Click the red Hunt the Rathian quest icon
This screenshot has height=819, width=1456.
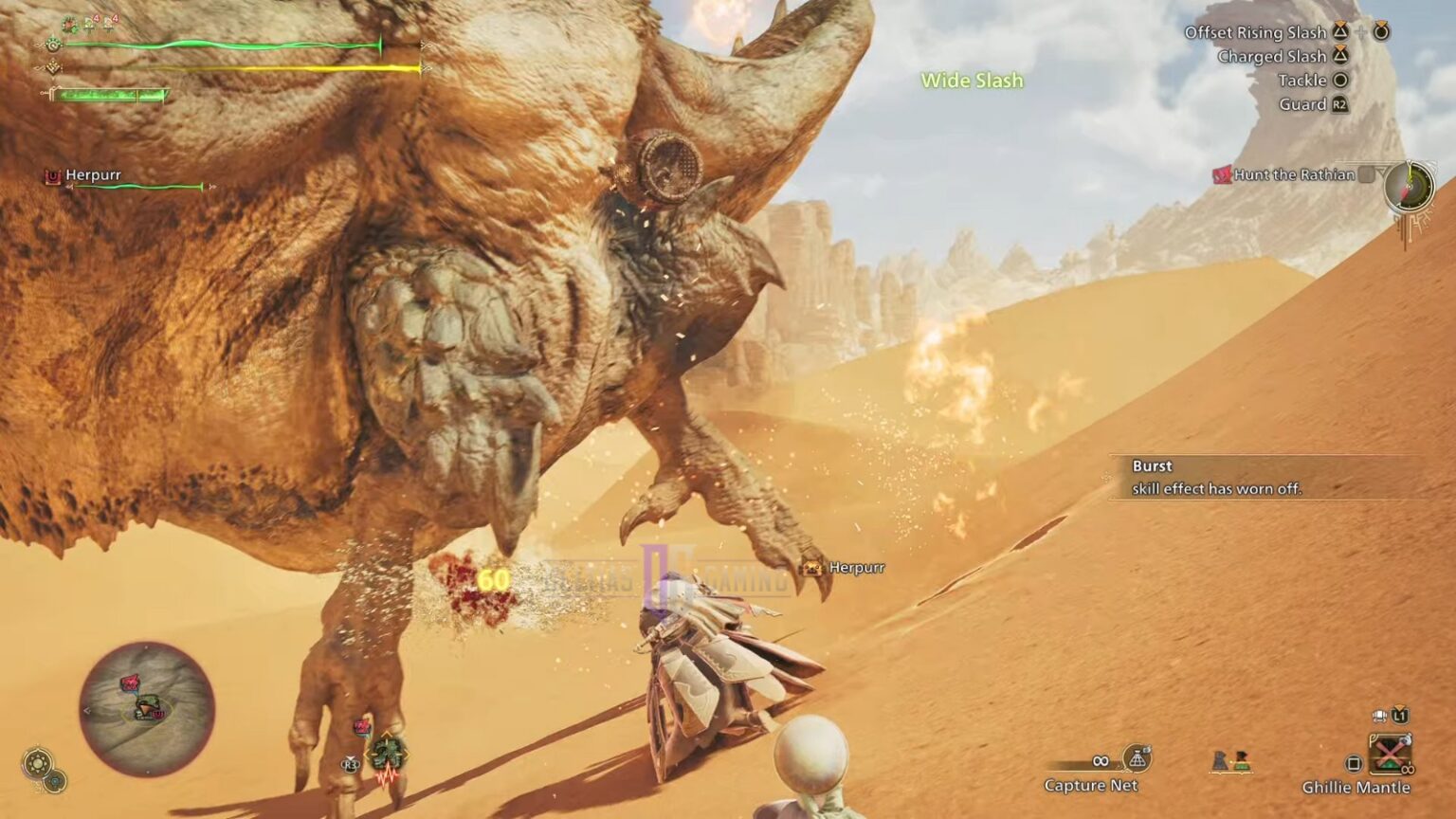(1221, 174)
